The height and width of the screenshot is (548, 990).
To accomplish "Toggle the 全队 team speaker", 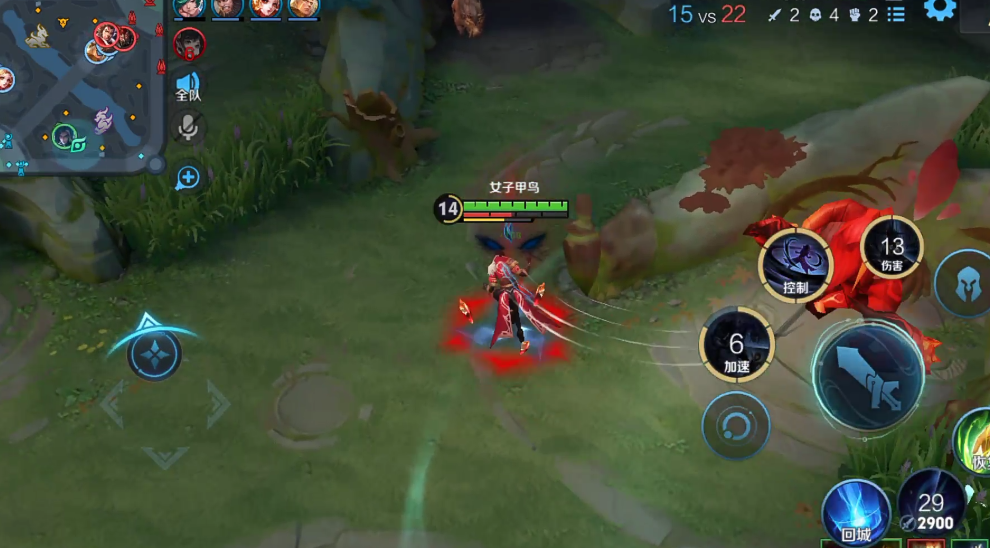I will point(188,87).
